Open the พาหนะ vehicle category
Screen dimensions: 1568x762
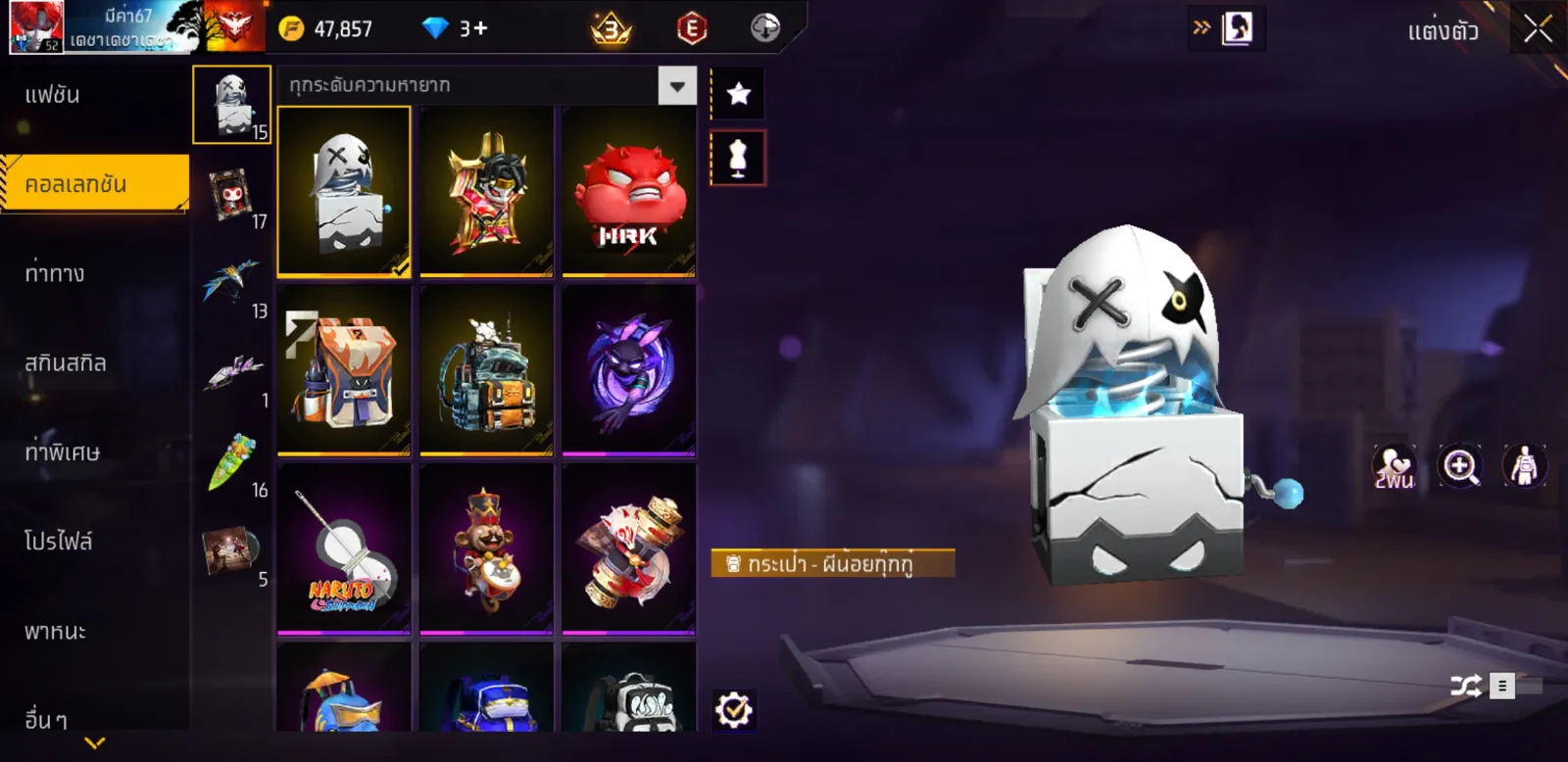(x=55, y=632)
